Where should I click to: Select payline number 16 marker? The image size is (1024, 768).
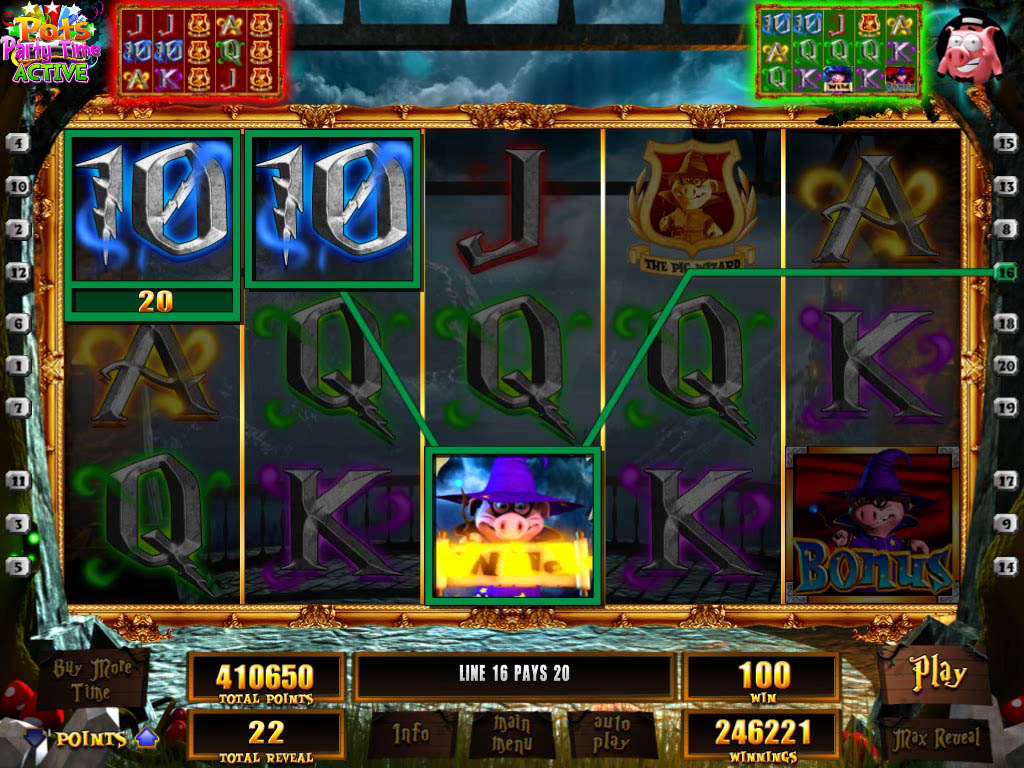tap(1006, 271)
